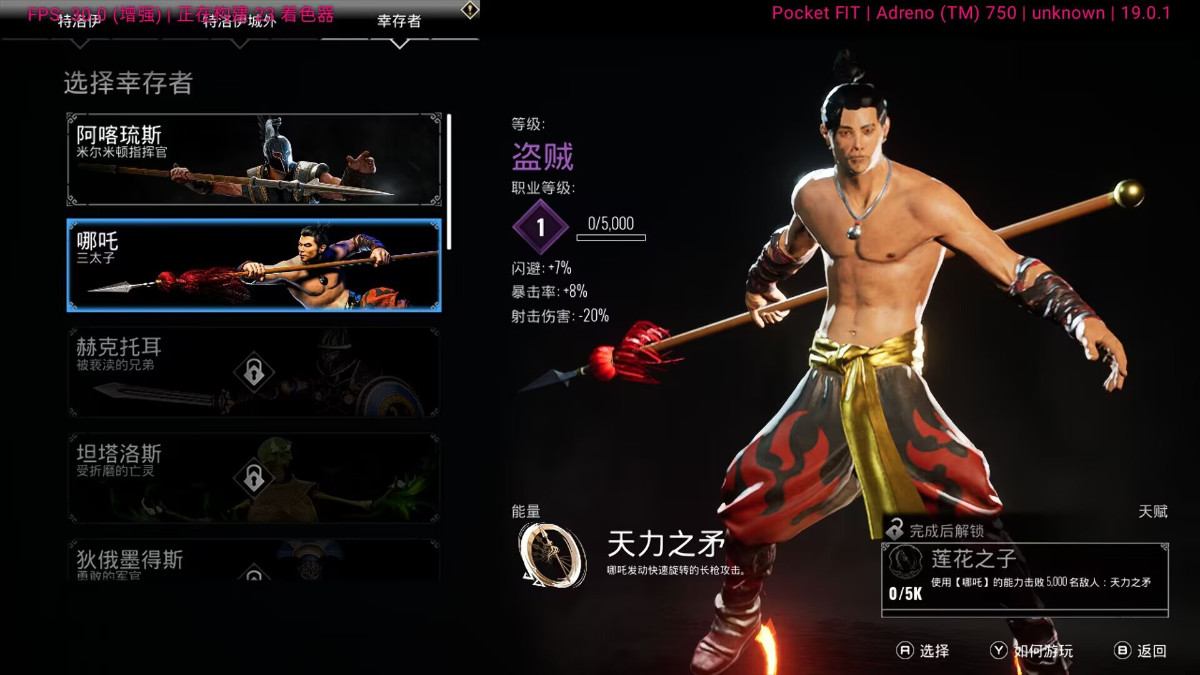1200x675 pixels.
Task: Click the 天力之矛 ability icon
Action: 552,553
